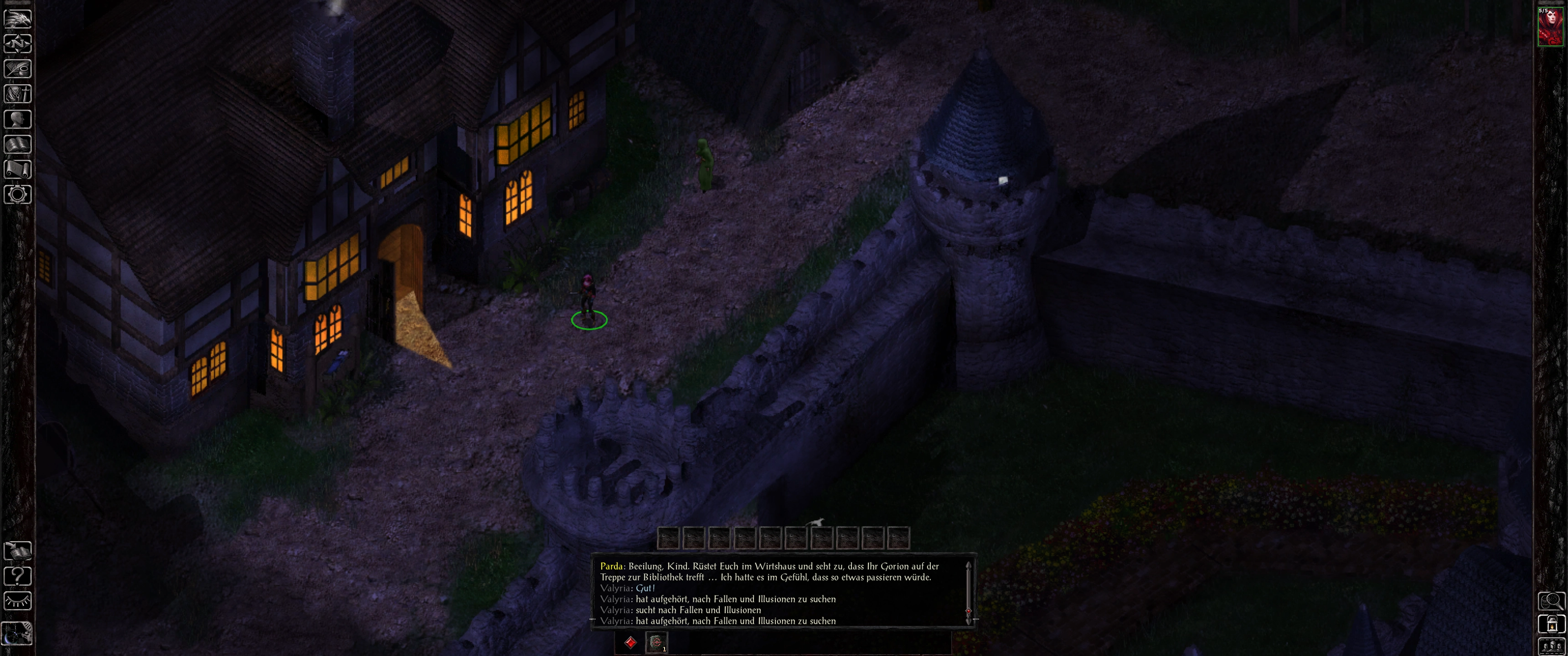Select all party members with helmets icon
The height and width of the screenshot is (656, 1568).
pyautogui.click(x=1551, y=647)
